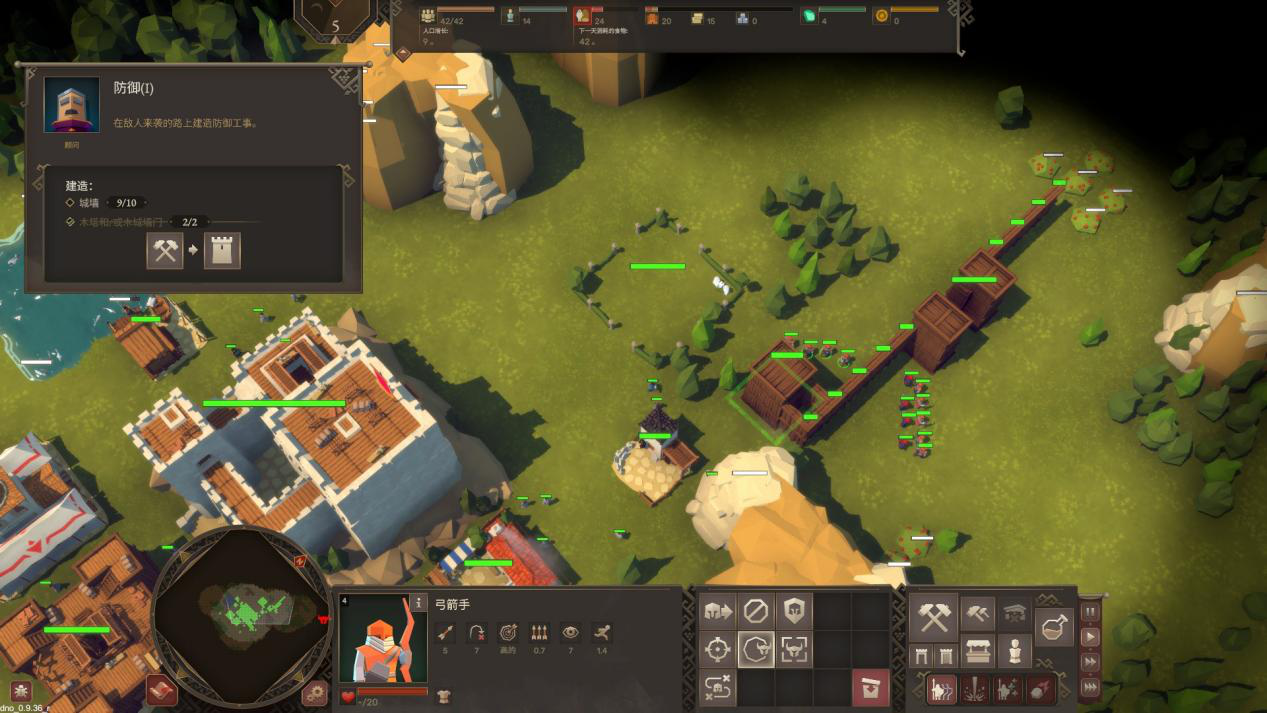Open the settings gear beside the minimap
Screen dimensions: 1267x713
[x=314, y=691]
